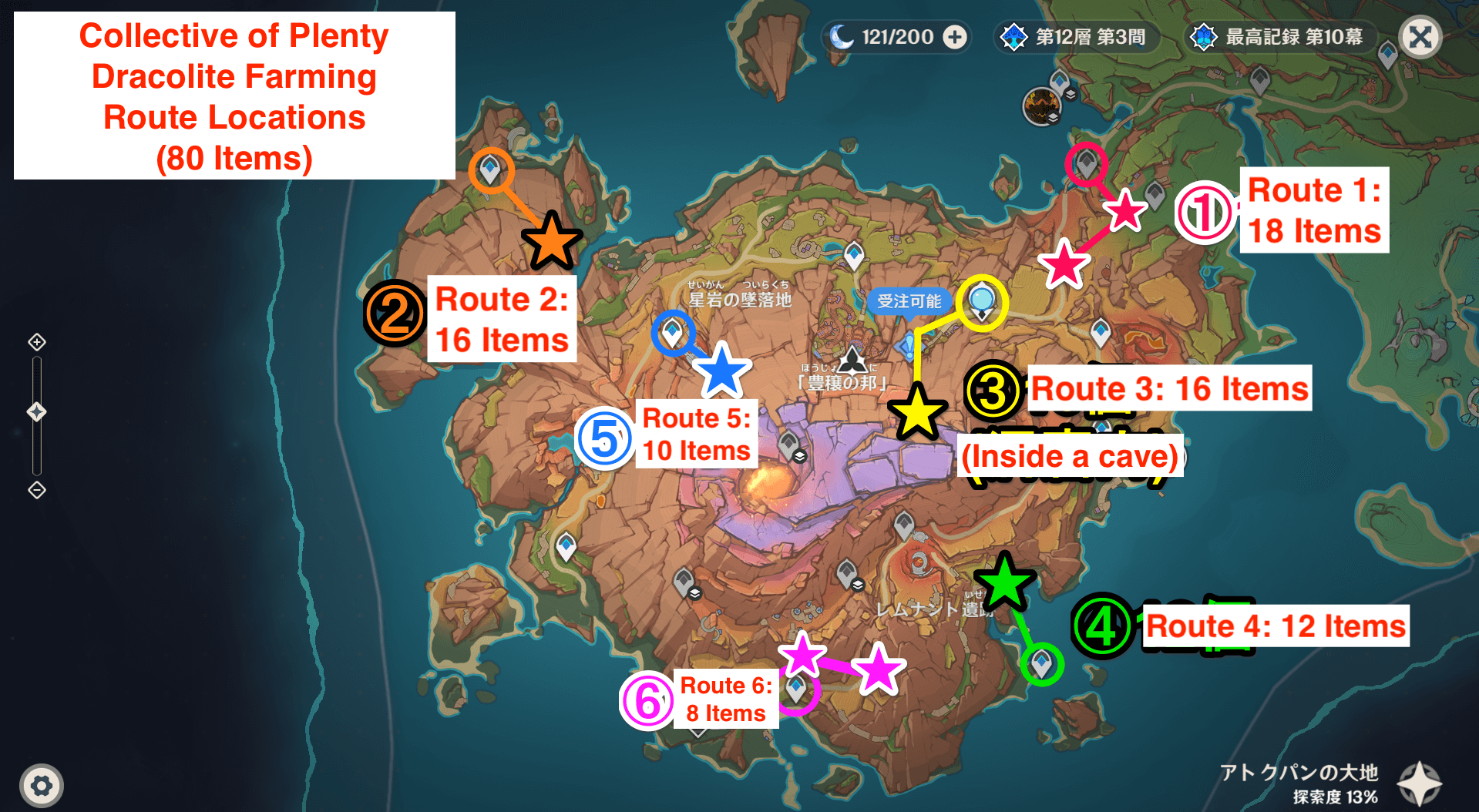
Task: Click the mountain peak icon above 豊穣の邦
Action: click(854, 359)
